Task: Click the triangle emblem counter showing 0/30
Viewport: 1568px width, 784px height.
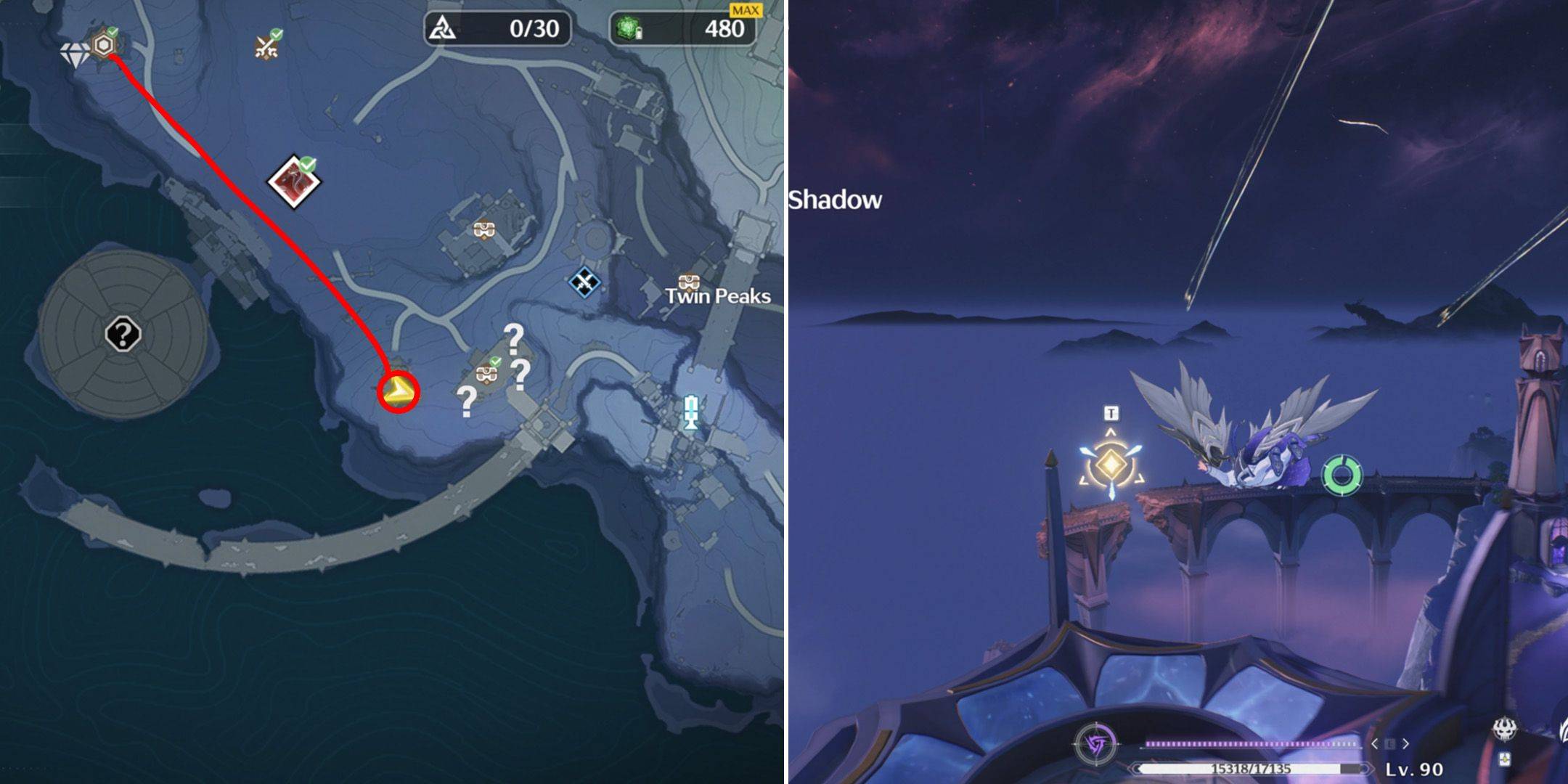Action: [x=497, y=29]
